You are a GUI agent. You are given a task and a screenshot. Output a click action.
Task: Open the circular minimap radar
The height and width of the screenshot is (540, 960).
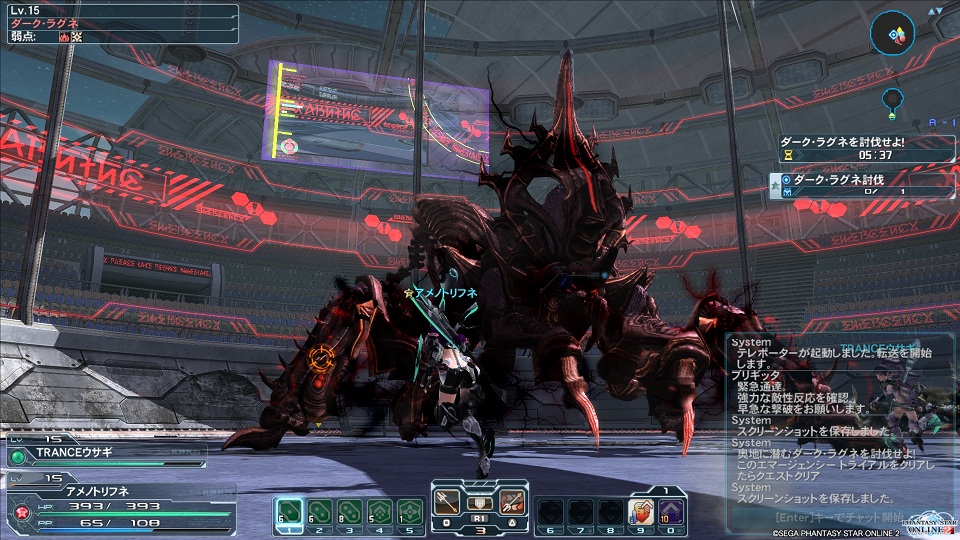[892, 34]
